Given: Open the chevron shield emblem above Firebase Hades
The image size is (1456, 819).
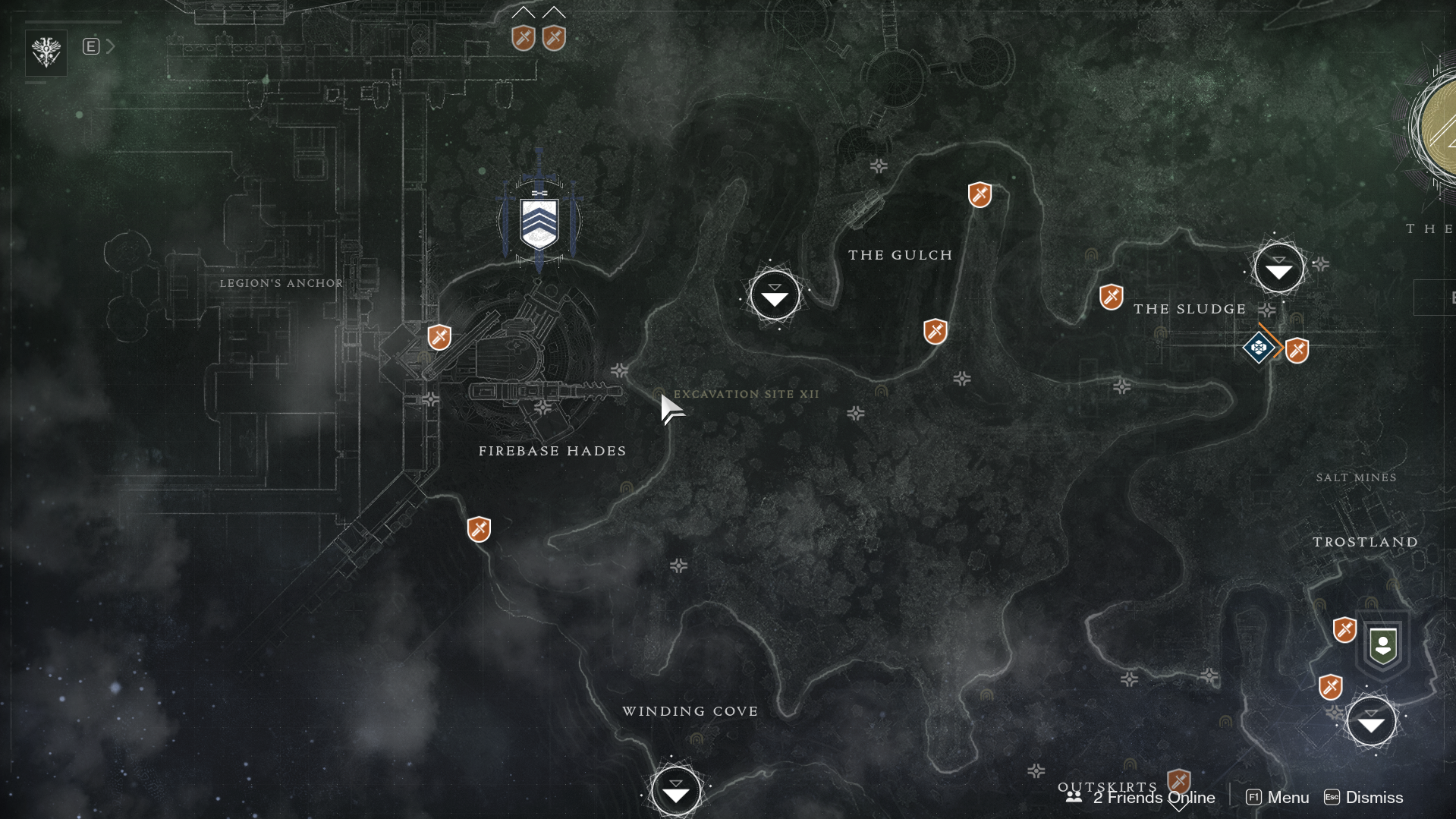Looking at the screenshot, I should click(x=539, y=222).
